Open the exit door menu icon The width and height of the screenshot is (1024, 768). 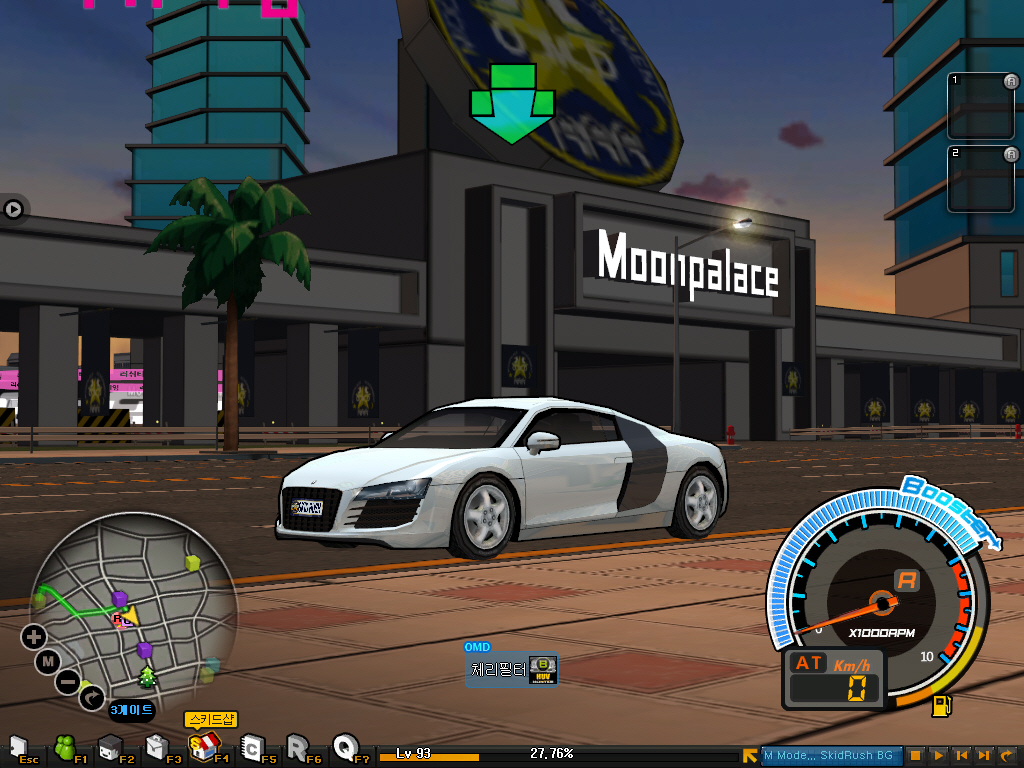(17, 747)
